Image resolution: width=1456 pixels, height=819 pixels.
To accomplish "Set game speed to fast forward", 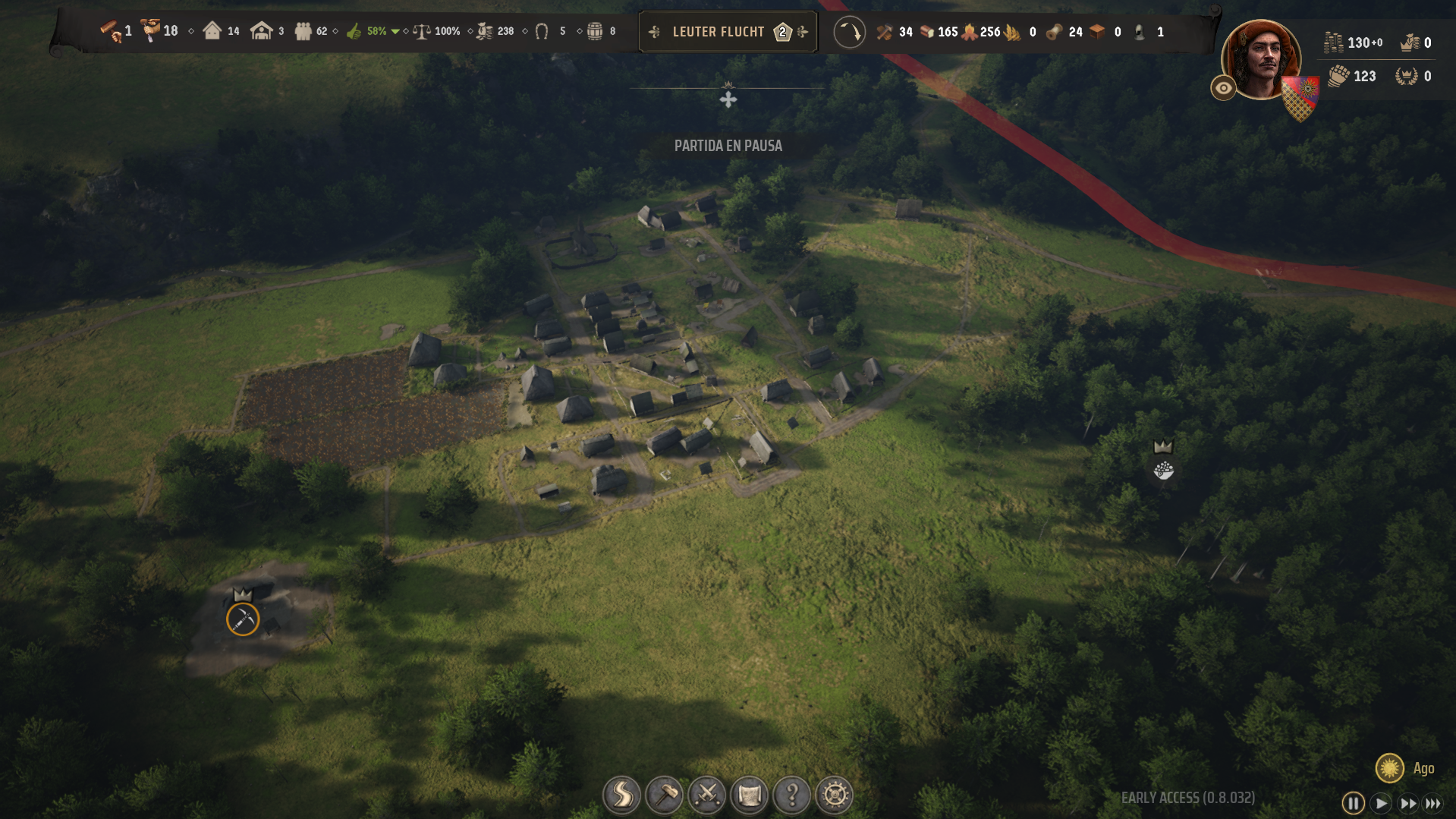I will click(x=1407, y=802).
